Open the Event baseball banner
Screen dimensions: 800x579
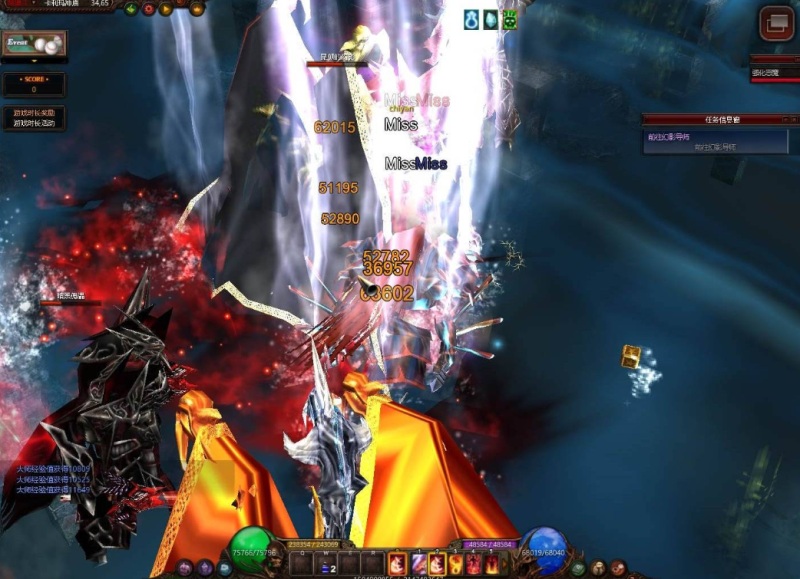coord(34,43)
